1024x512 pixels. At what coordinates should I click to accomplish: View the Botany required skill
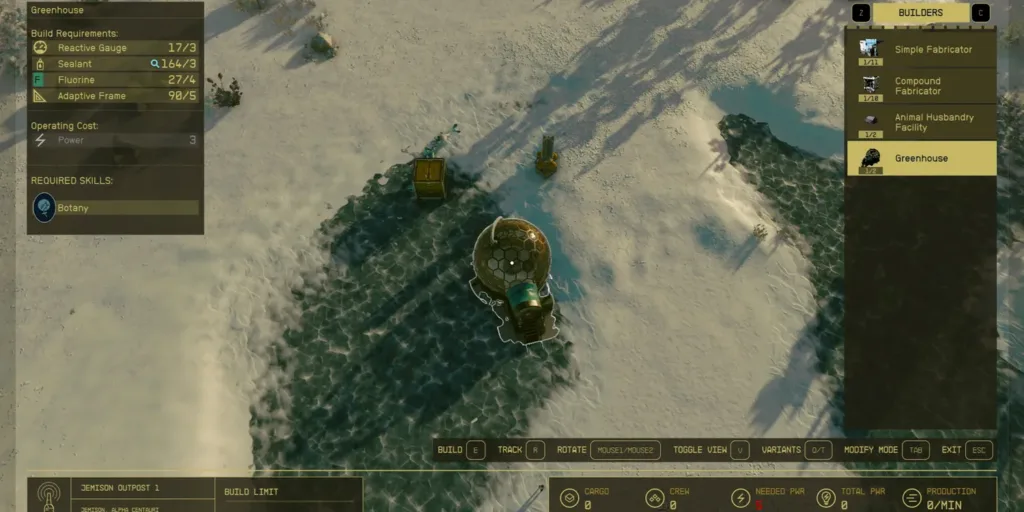pyautogui.click(x=115, y=208)
